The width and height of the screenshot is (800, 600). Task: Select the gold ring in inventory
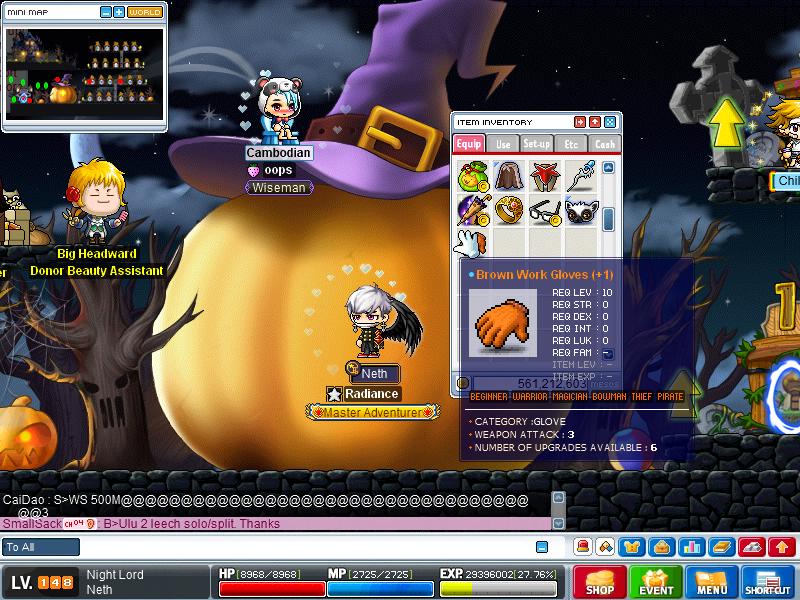[508, 211]
